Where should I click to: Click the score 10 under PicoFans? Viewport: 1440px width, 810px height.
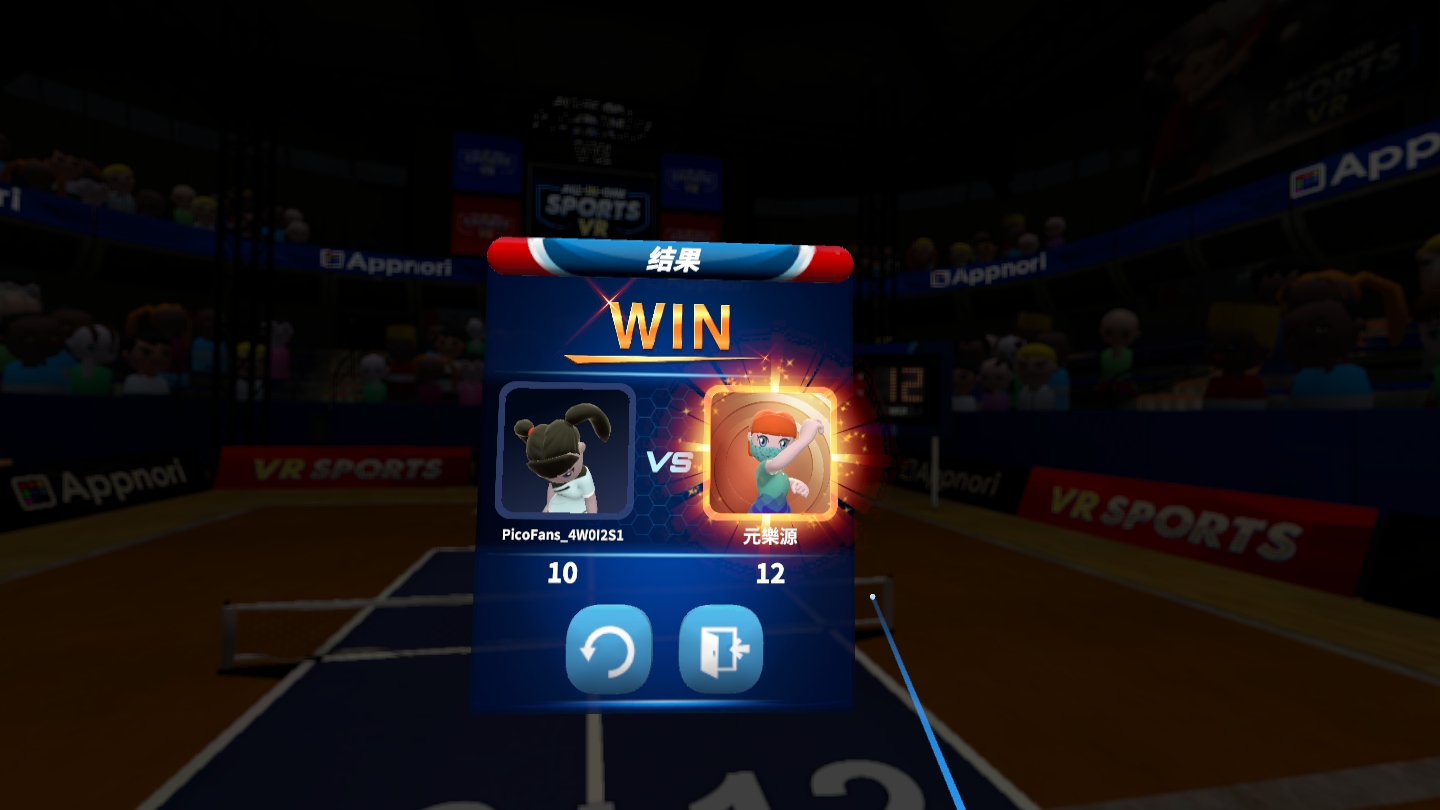pyautogui.click(x=563, y=574)
